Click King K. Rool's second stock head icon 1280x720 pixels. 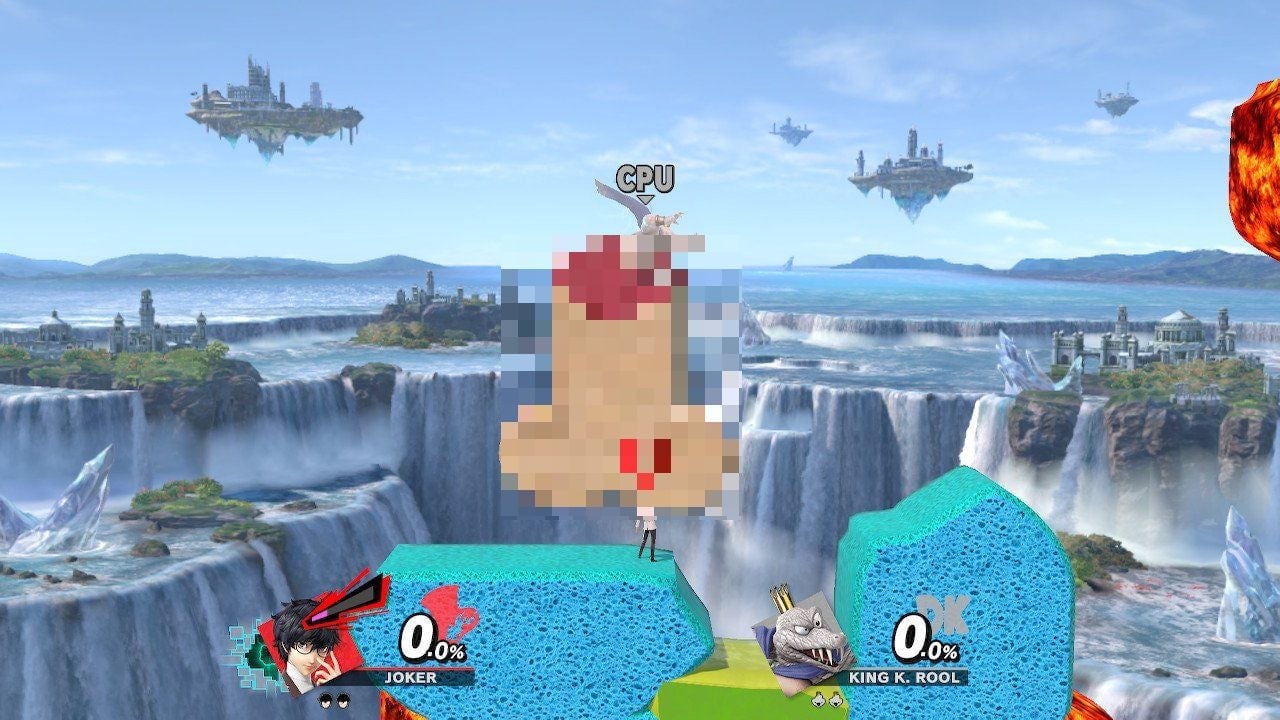[835, 699]
